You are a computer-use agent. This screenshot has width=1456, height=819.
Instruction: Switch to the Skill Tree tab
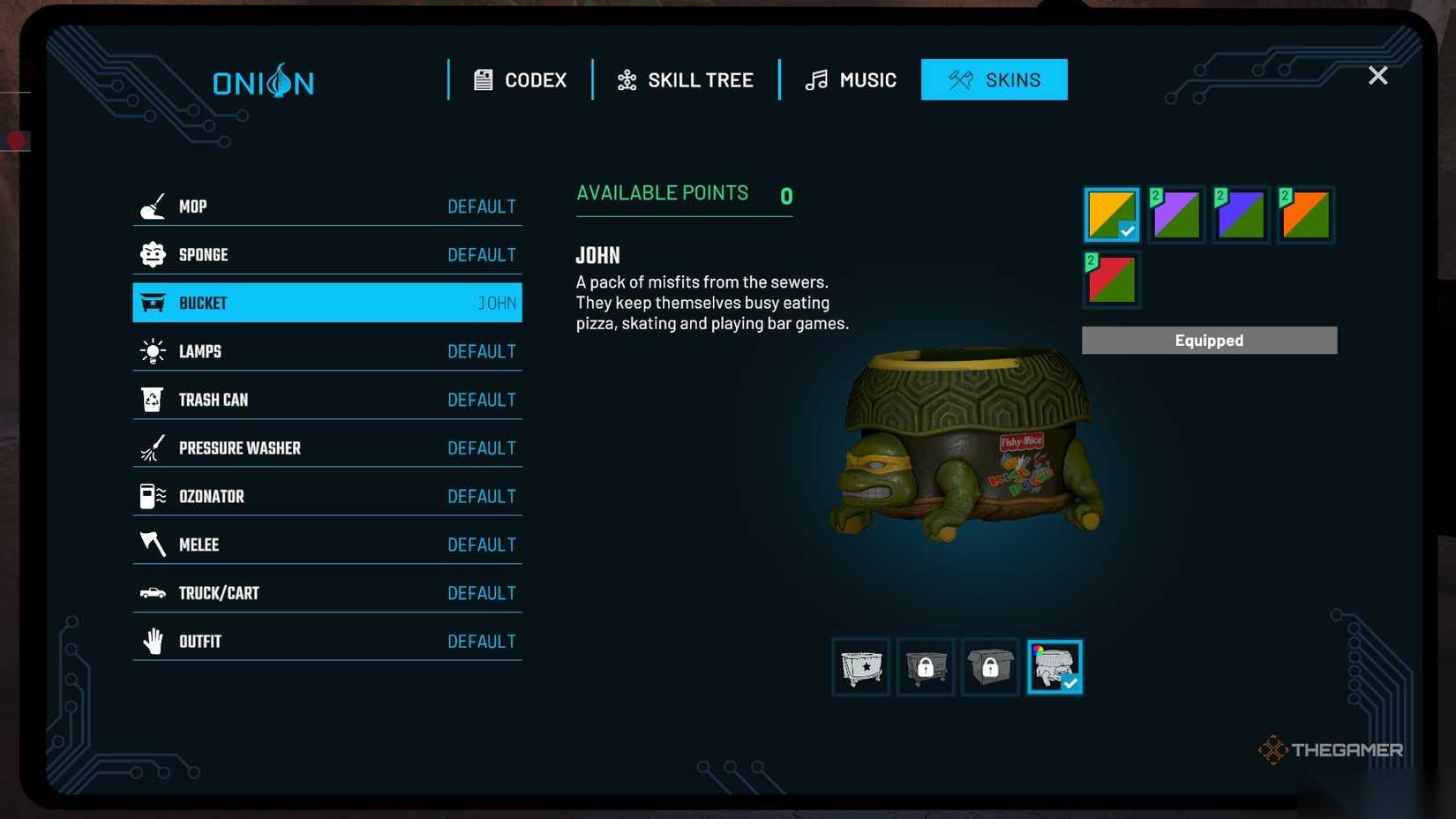coord(686,80)
